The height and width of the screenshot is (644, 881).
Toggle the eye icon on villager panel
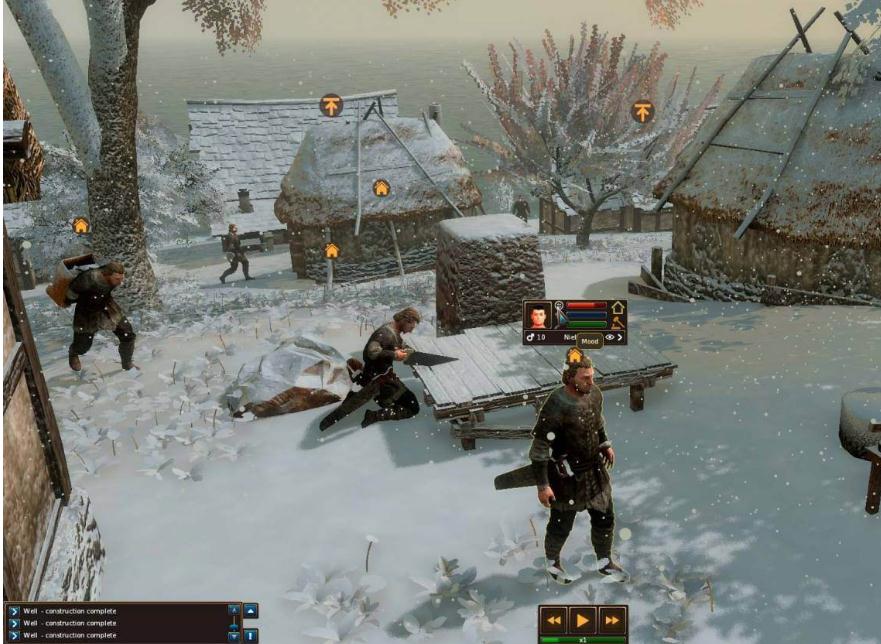pos(609,338)
